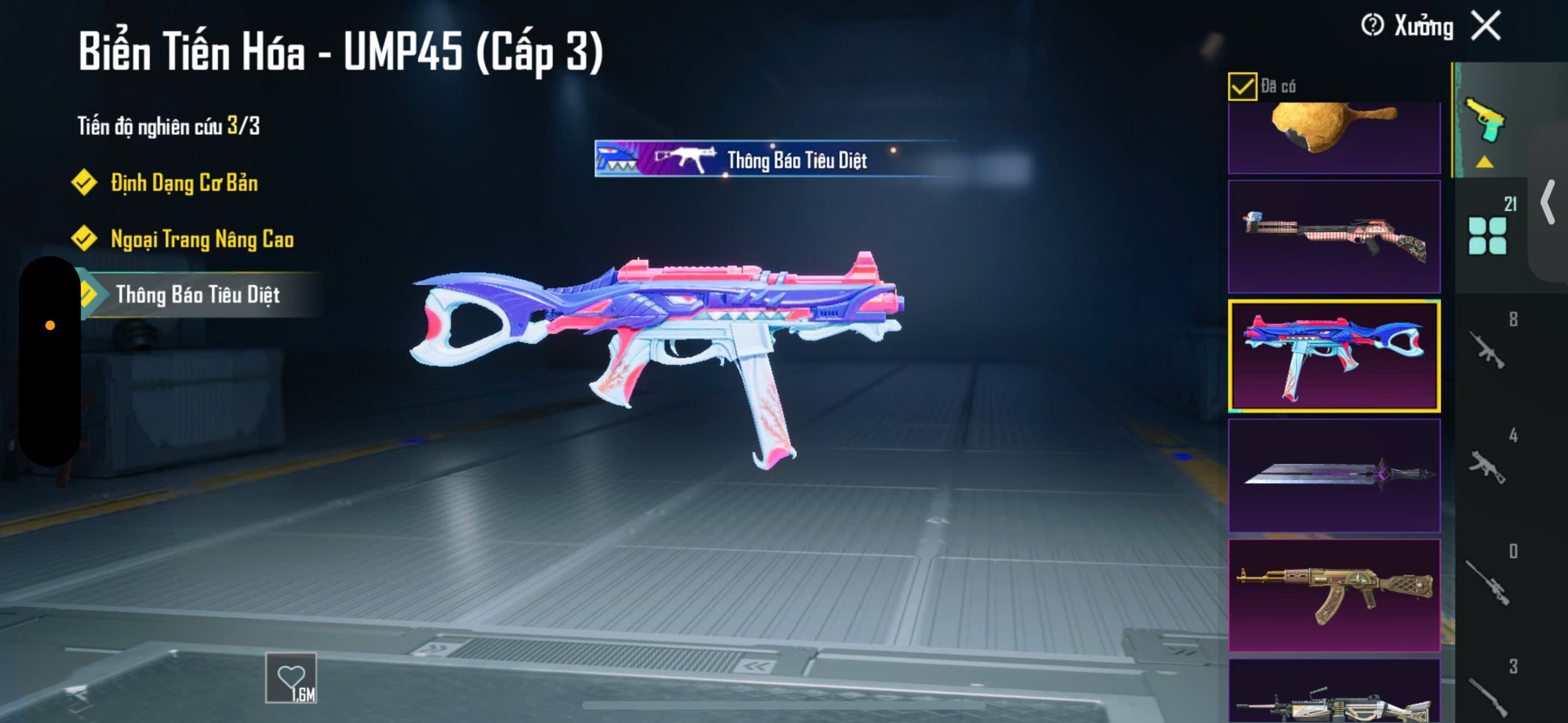The image size is (1568, 723).
Task: Close the workshop screen with the X
Action: (x=1487, y=26)
